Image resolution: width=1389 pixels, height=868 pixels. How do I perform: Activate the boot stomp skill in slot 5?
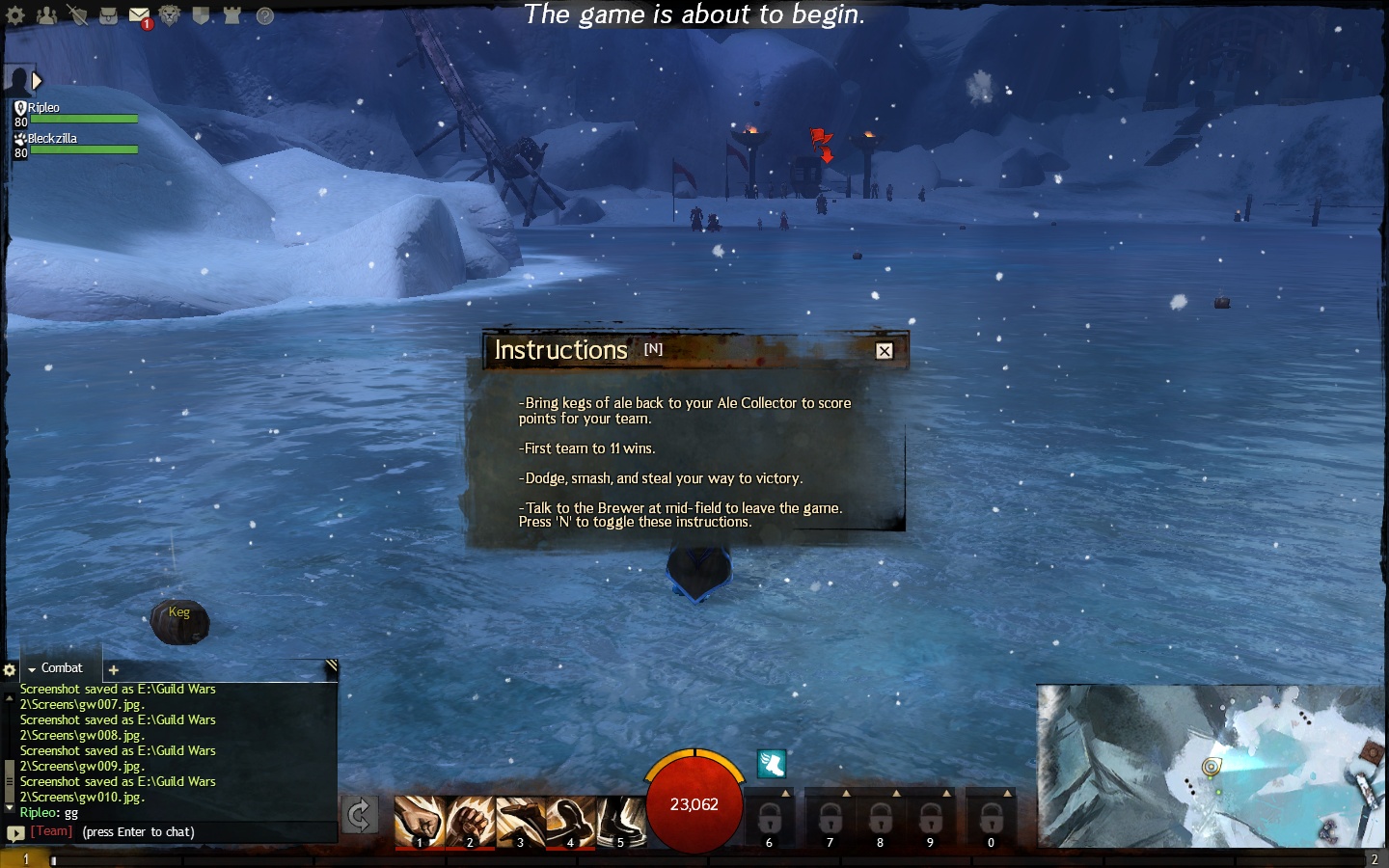pos(620,821)
